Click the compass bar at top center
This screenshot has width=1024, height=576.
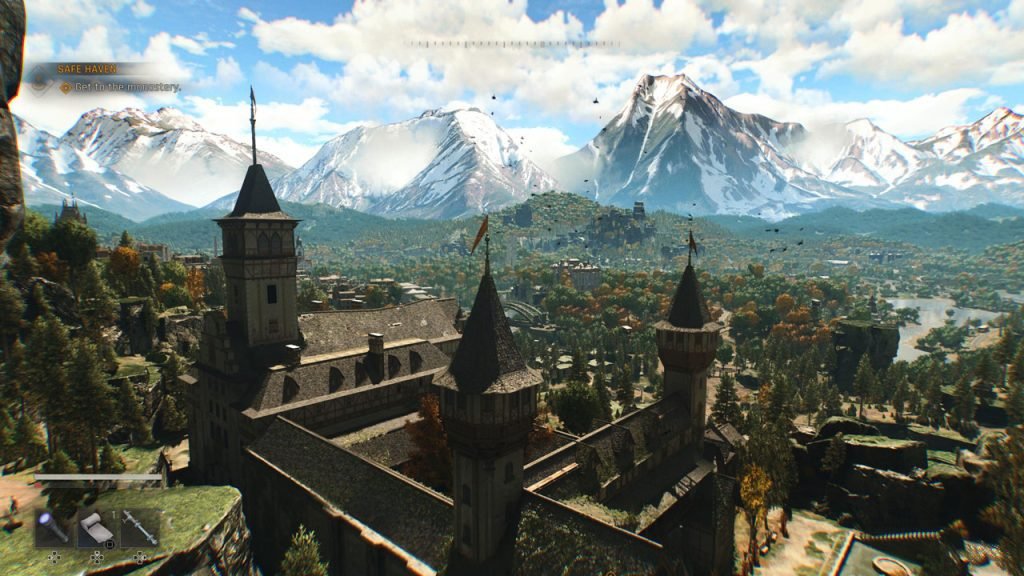(x=511, y=44)
